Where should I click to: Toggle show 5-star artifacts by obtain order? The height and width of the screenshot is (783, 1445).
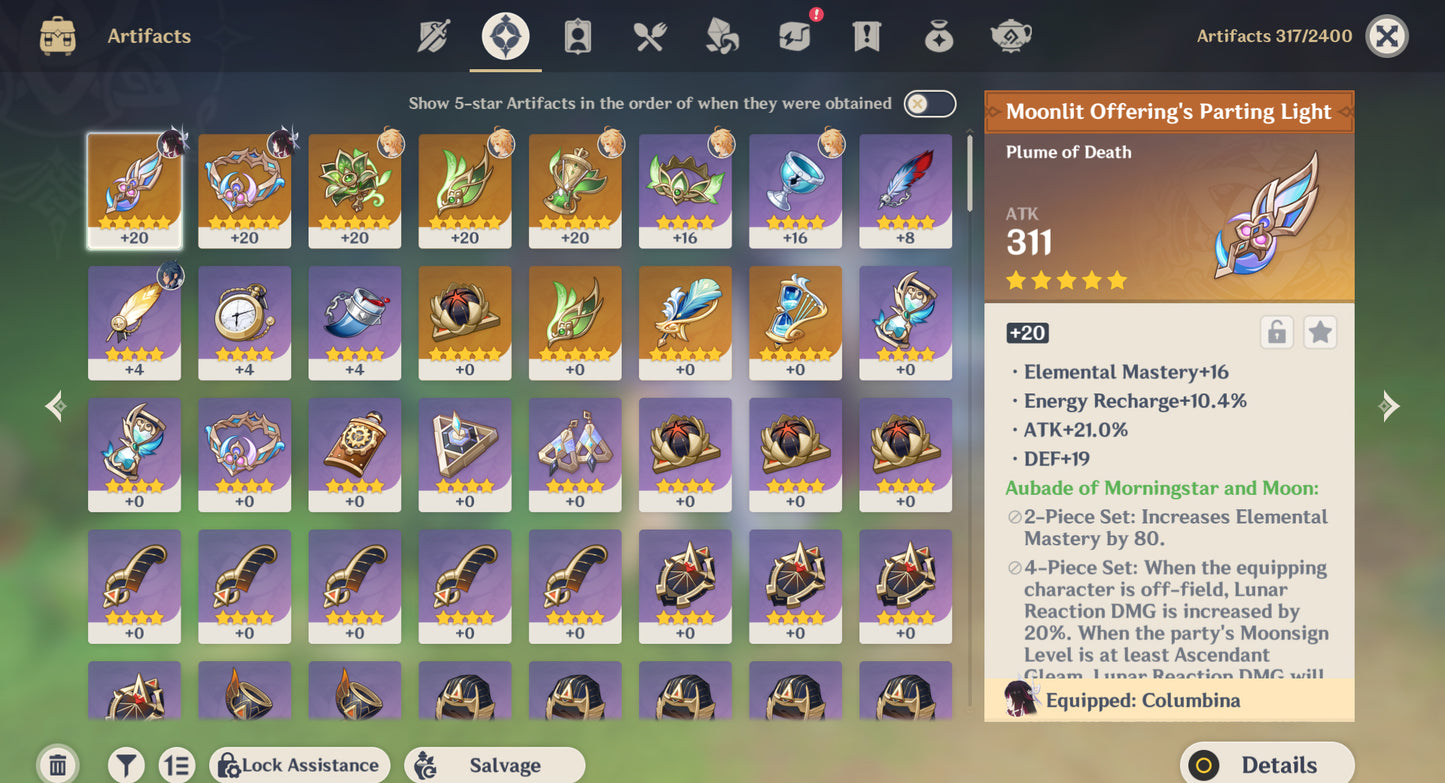click(x=928, y=103)
